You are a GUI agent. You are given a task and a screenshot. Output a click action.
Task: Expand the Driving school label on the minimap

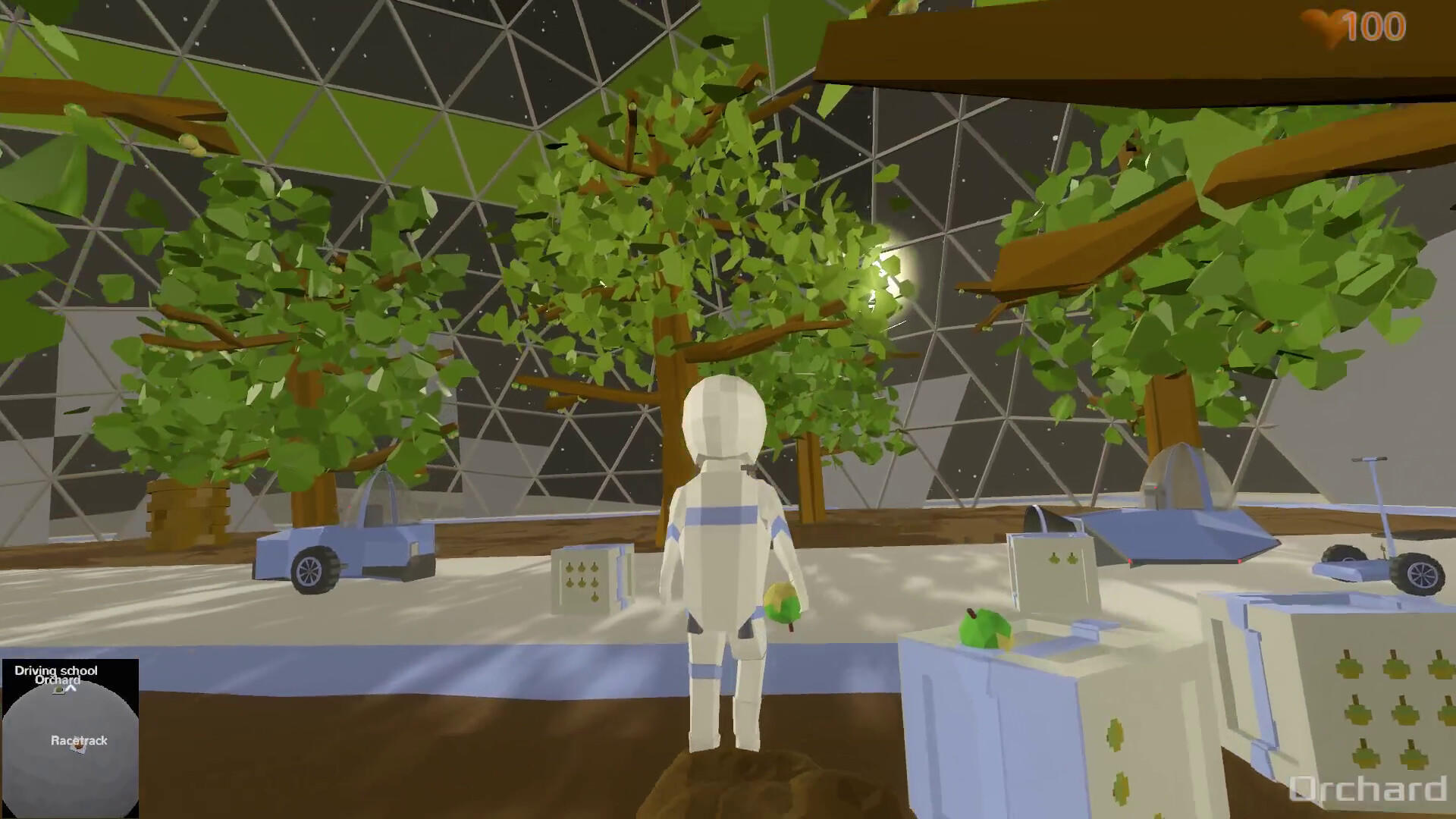click(x=55, y=670)
